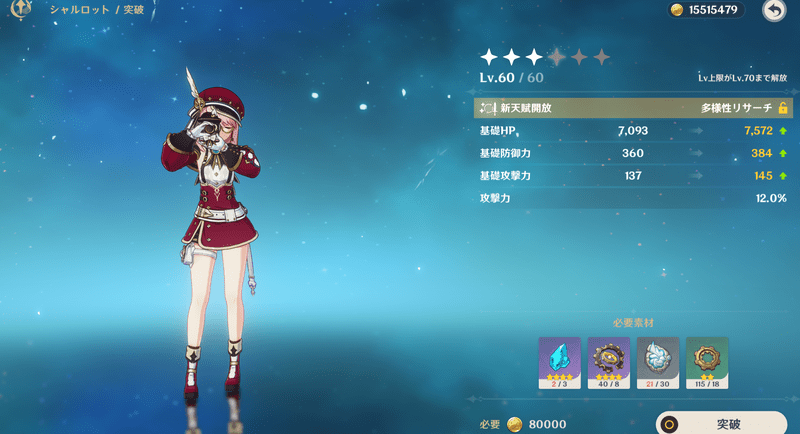The width and height of the screenshot is (800, 434).
Task: Open the Mora currency counter
Action: coord(705,10)
